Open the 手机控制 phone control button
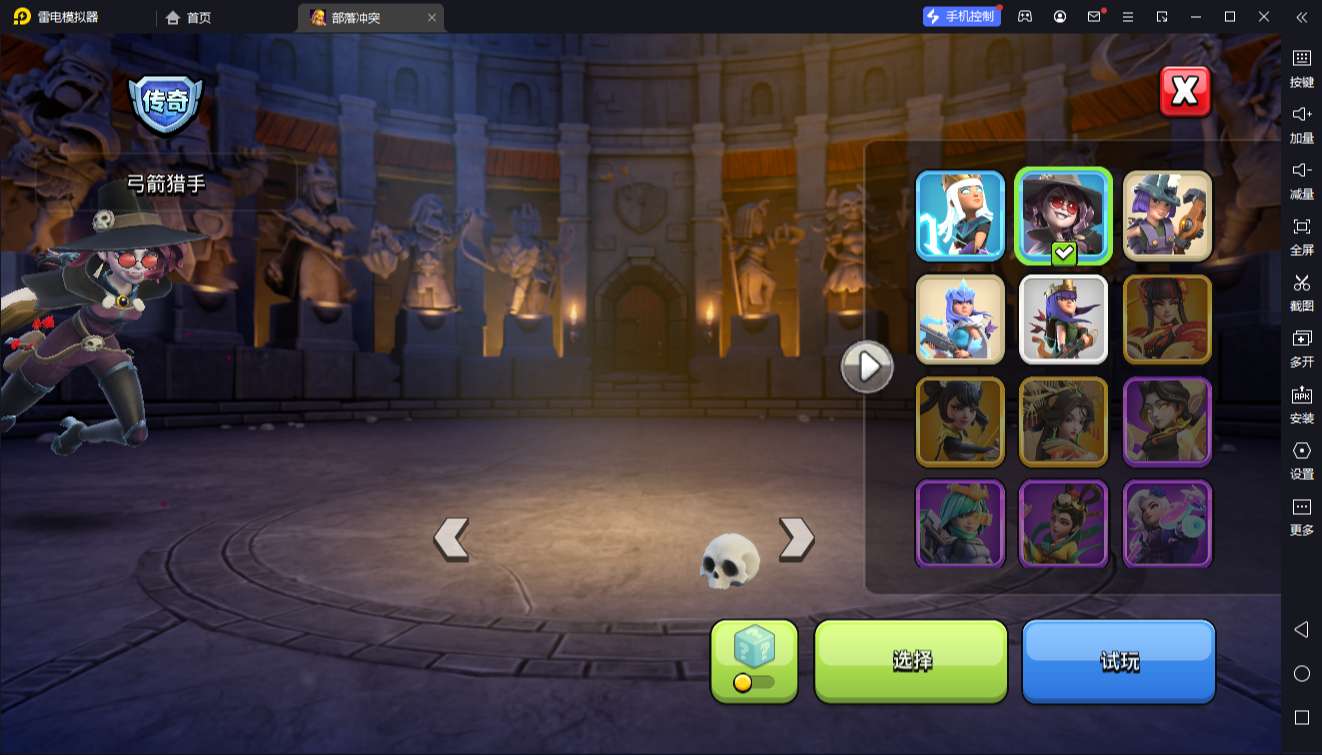 pyautogui.click(x=961, y=17)
